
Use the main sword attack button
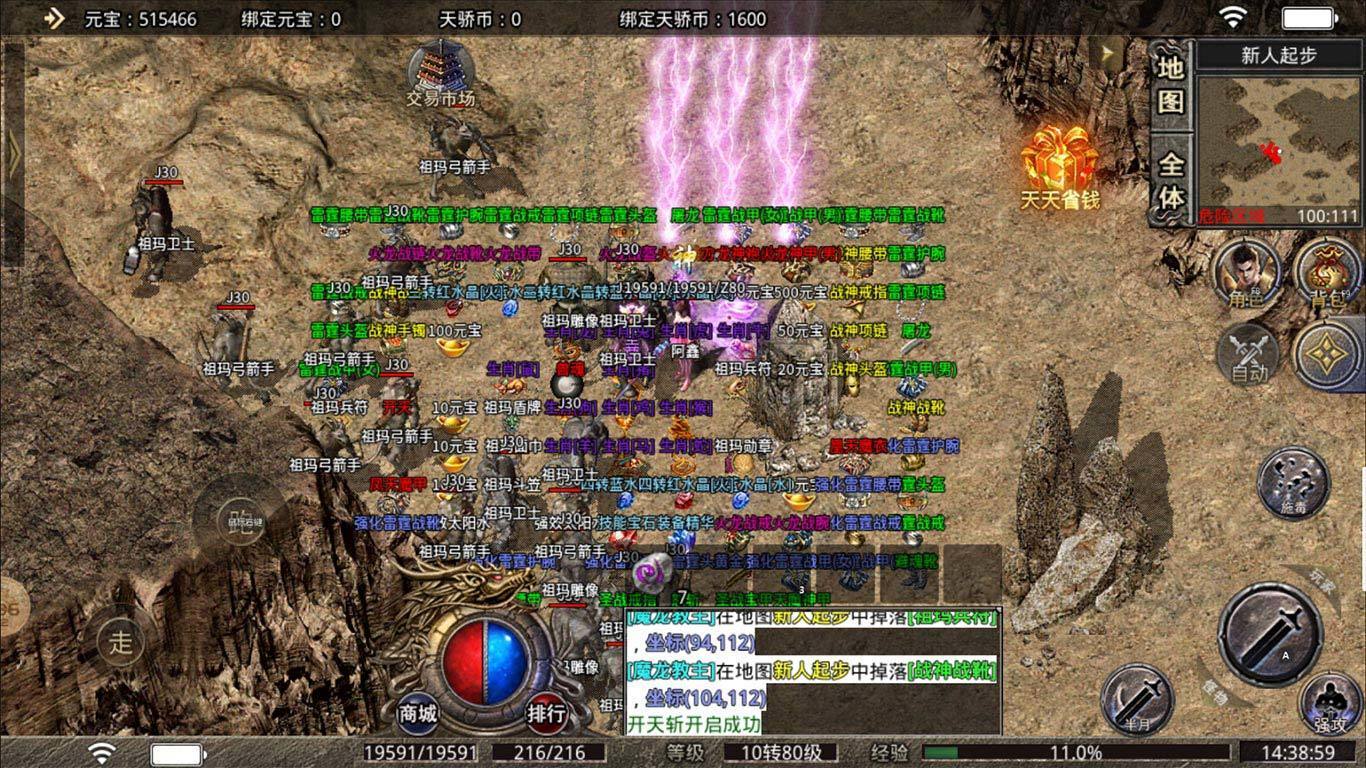point(1270,634)
